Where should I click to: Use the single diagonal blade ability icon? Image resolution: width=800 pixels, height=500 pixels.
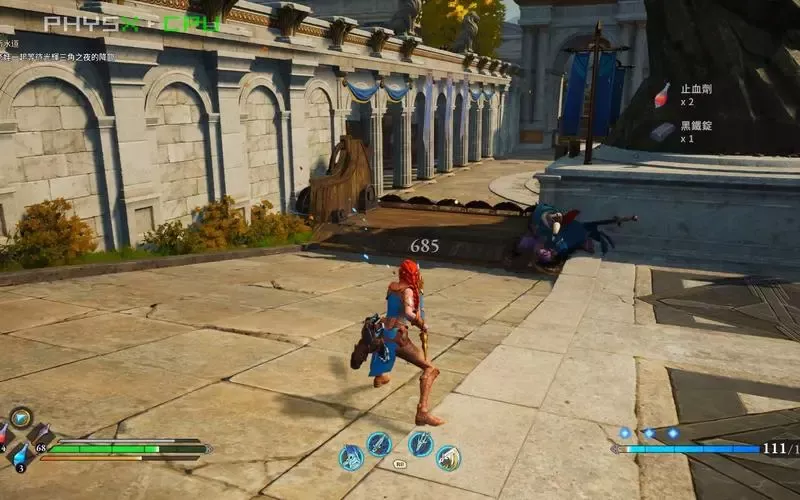point(379,444)
